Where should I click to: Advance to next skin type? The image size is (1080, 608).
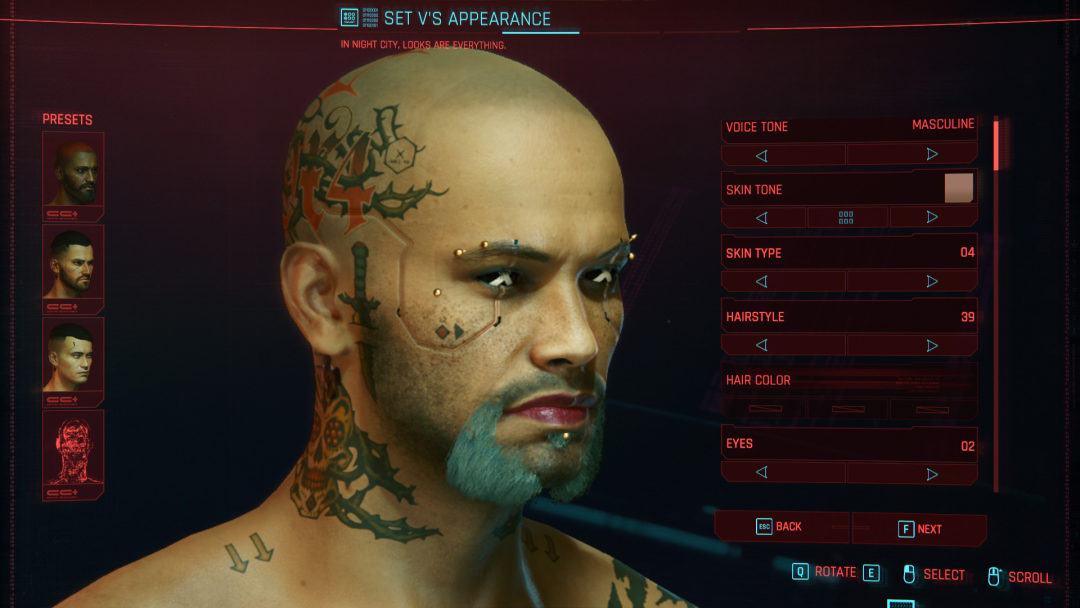click(931, 281)
